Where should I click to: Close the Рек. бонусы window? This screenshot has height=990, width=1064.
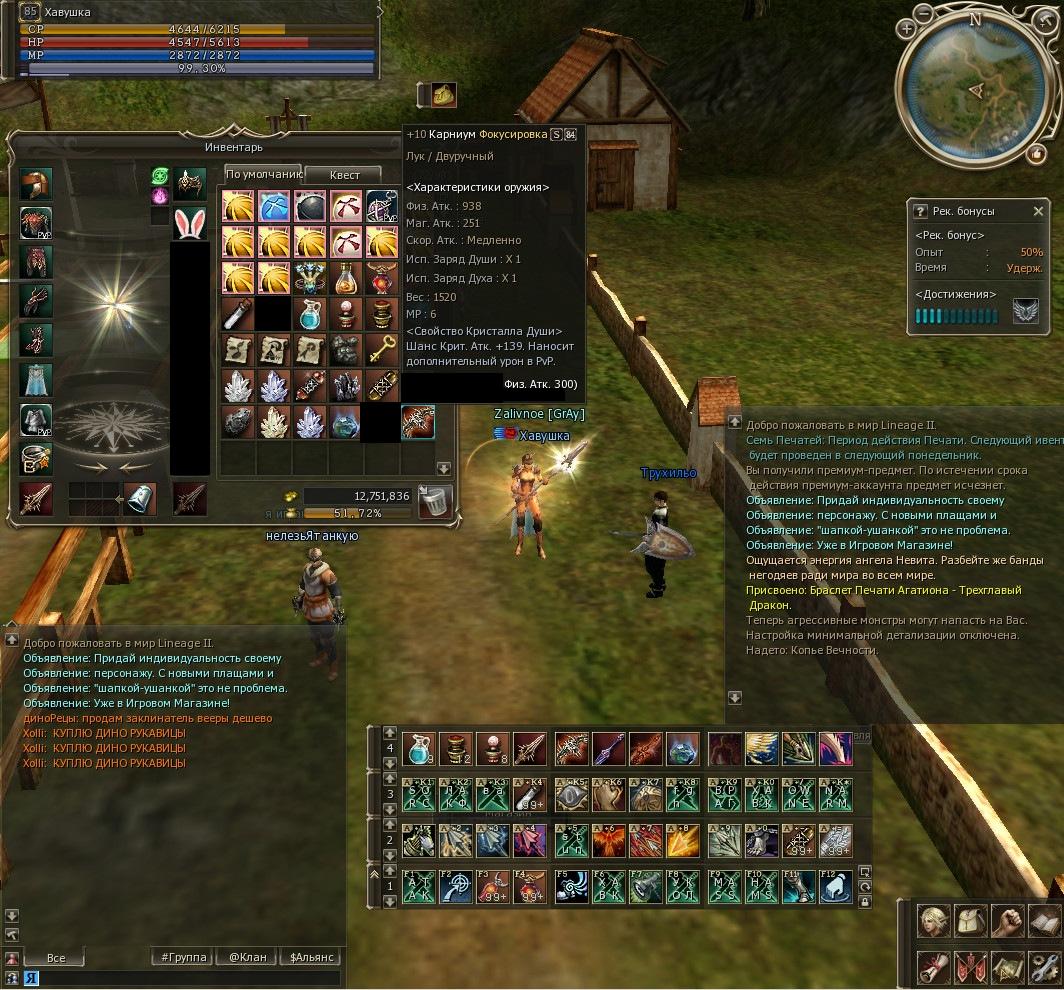click(1038, 211)
